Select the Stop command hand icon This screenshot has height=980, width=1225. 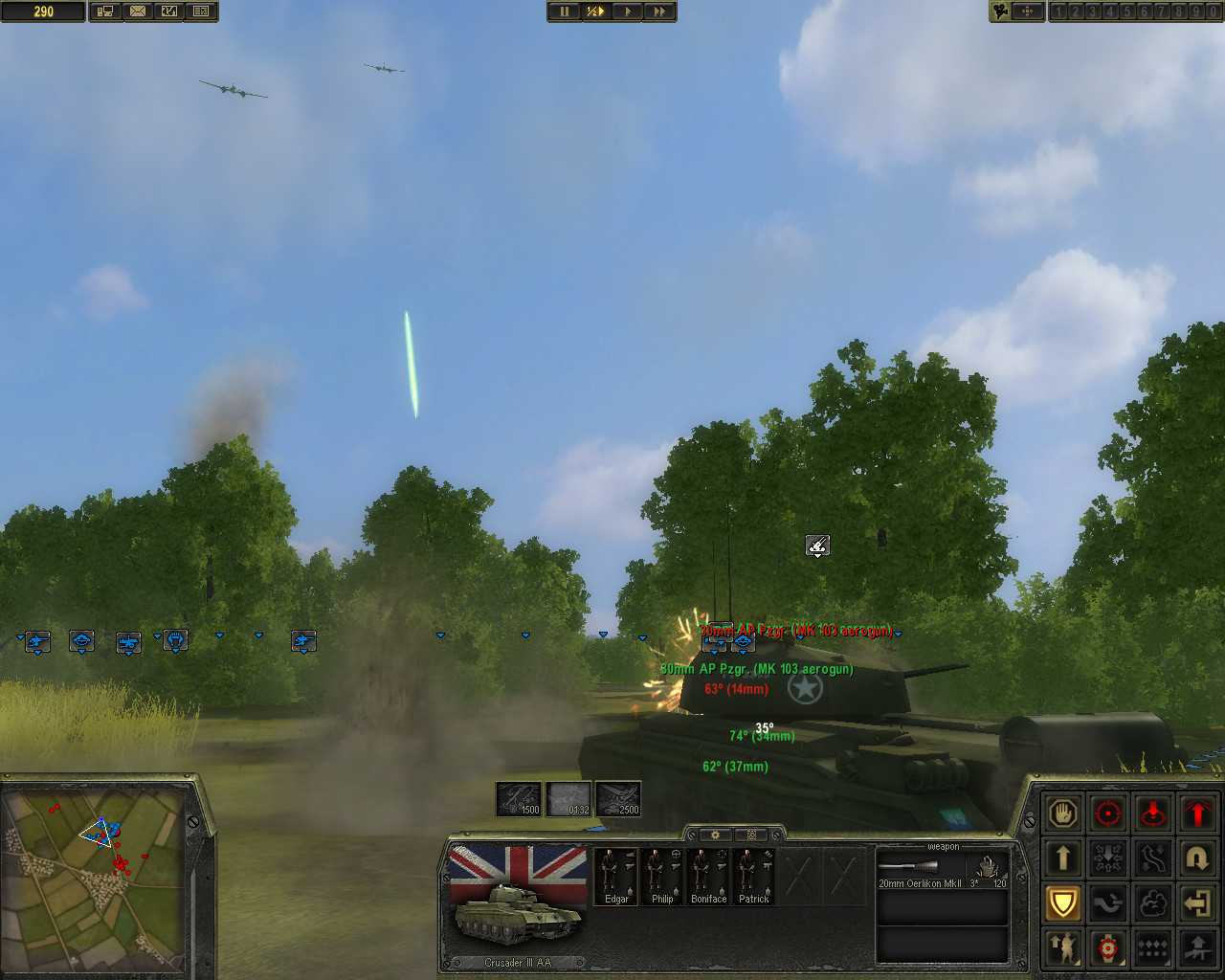click(1063, 813)
